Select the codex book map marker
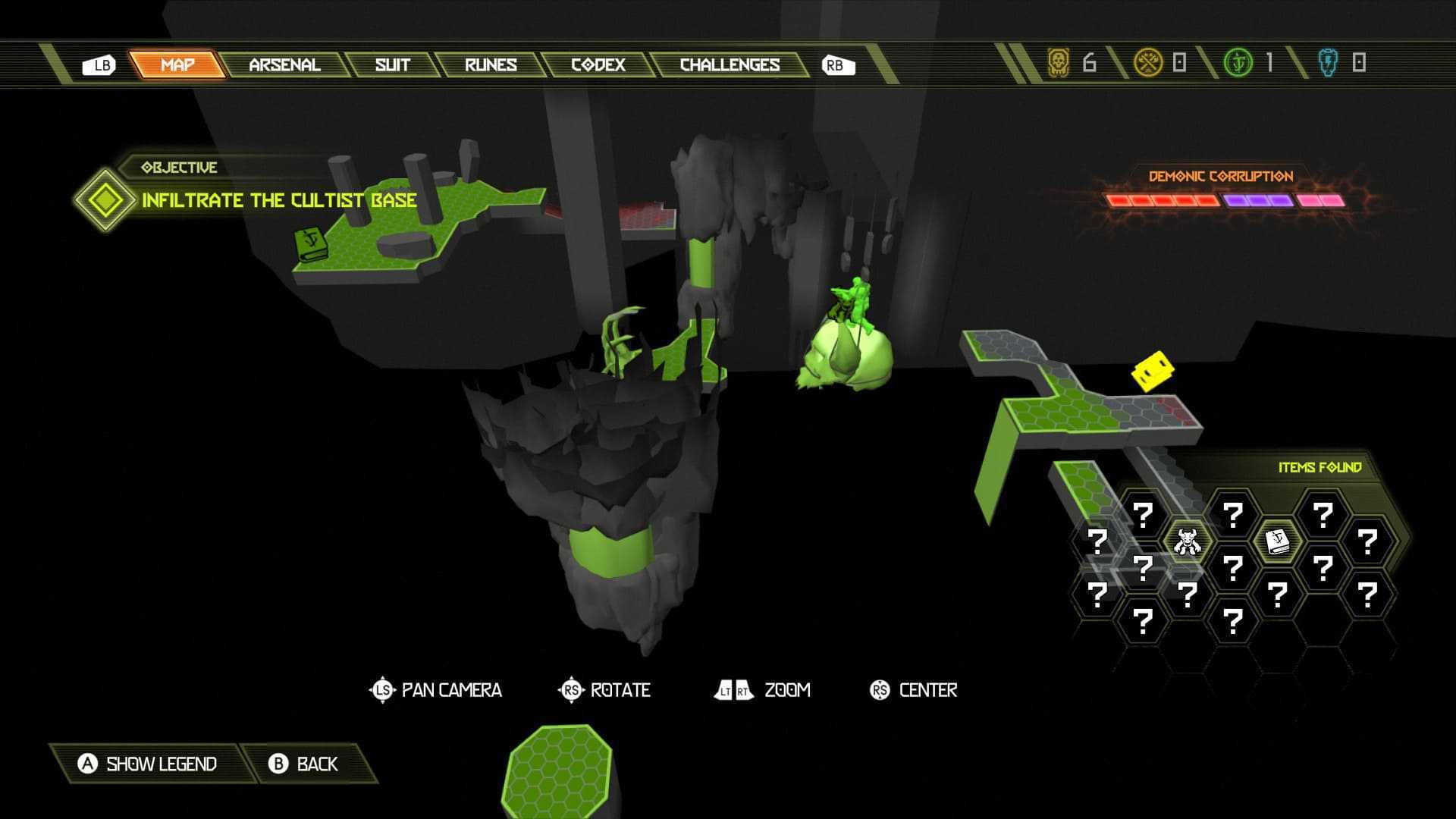 [x=310, y=244]
